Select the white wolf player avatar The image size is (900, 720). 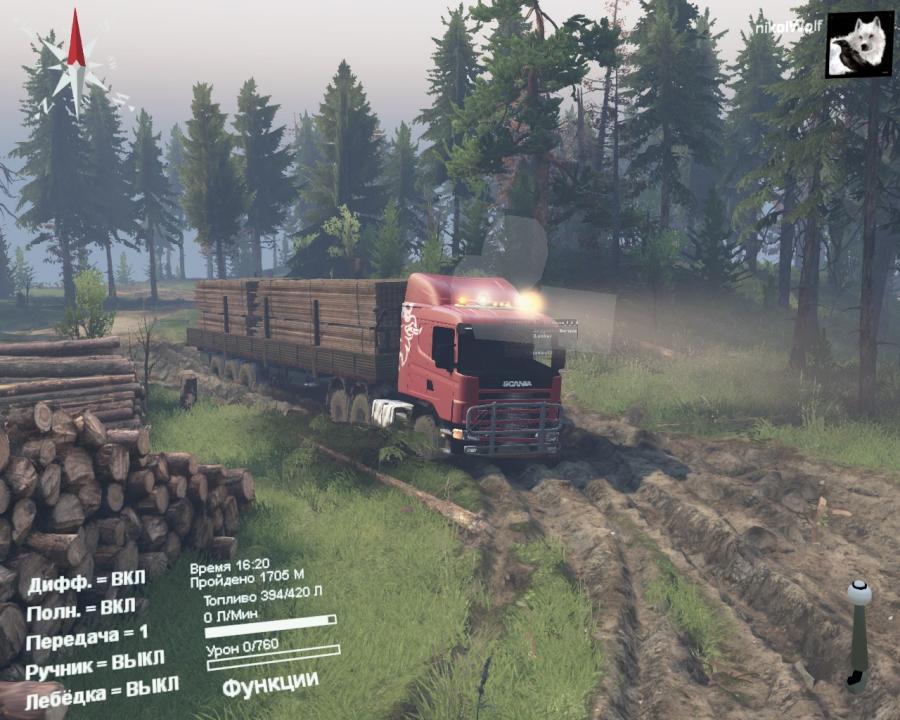pyautogui.click(x=859, y=44)
